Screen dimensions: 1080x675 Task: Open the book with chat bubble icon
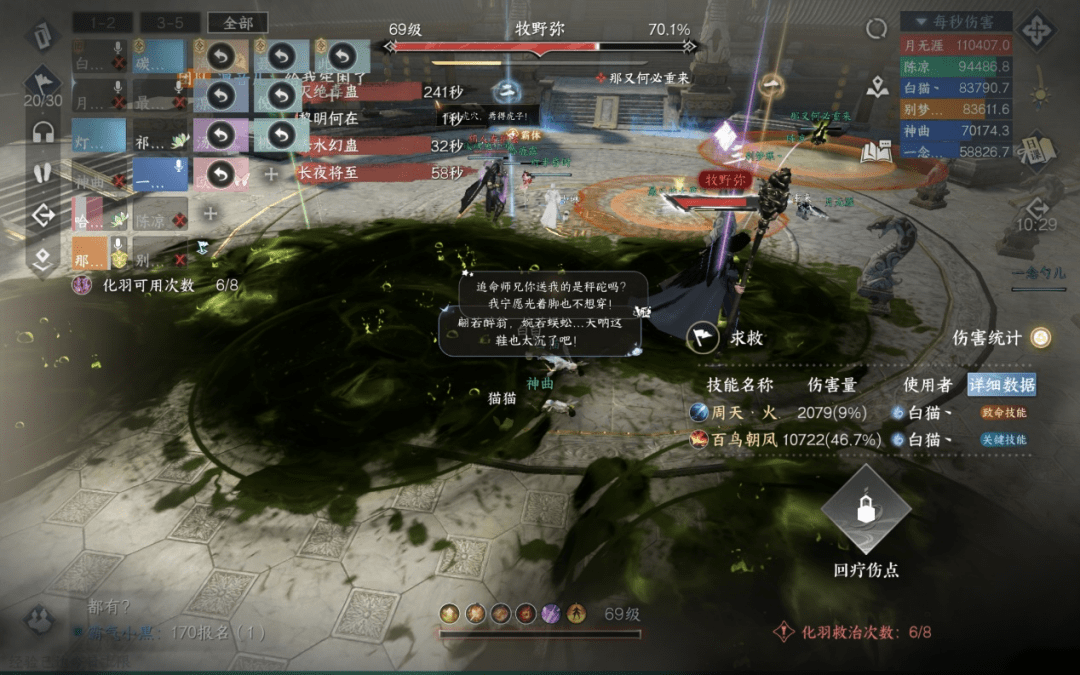pos(876,151)
